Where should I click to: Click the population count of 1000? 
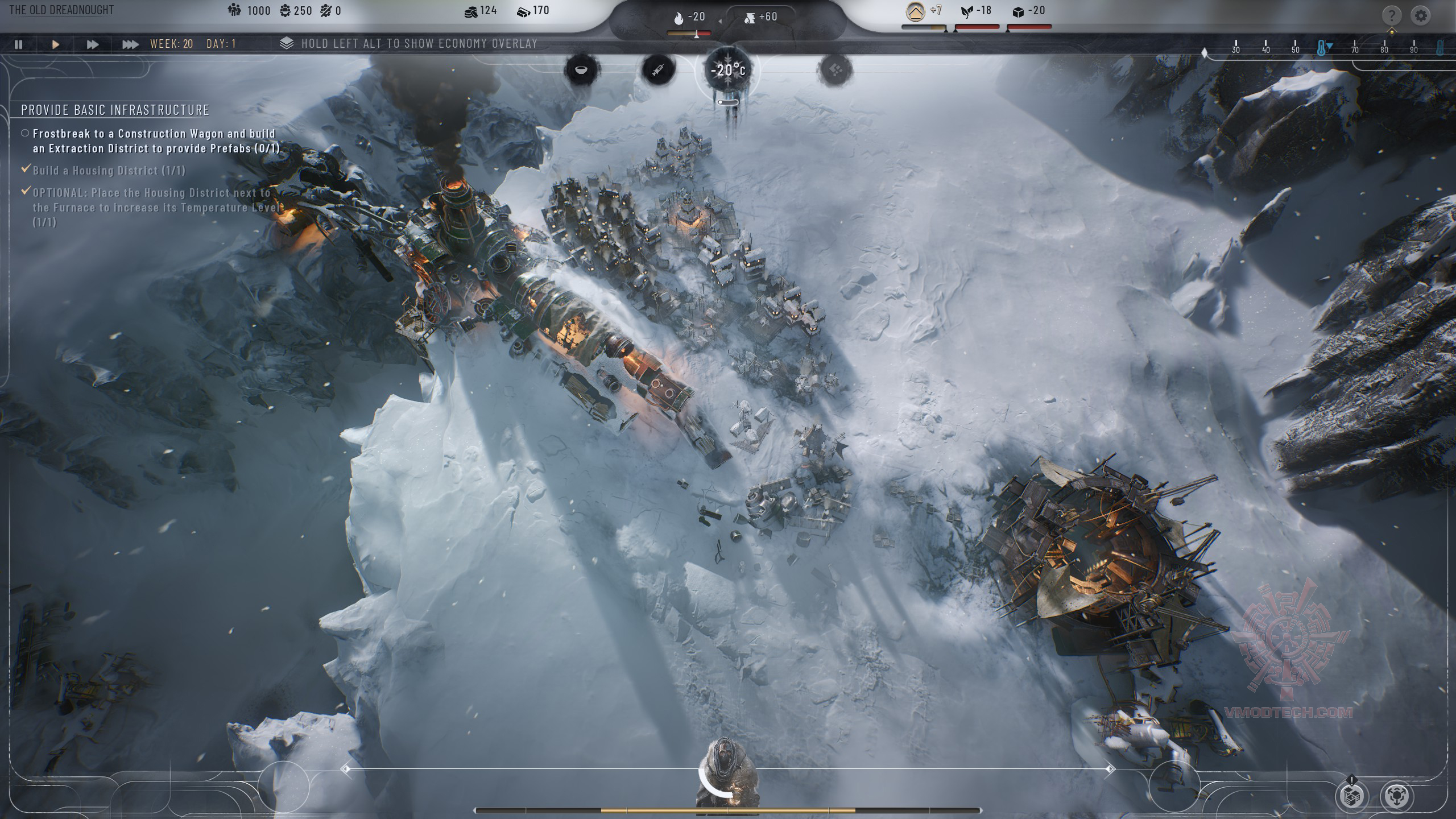click(x=249, y=11)
